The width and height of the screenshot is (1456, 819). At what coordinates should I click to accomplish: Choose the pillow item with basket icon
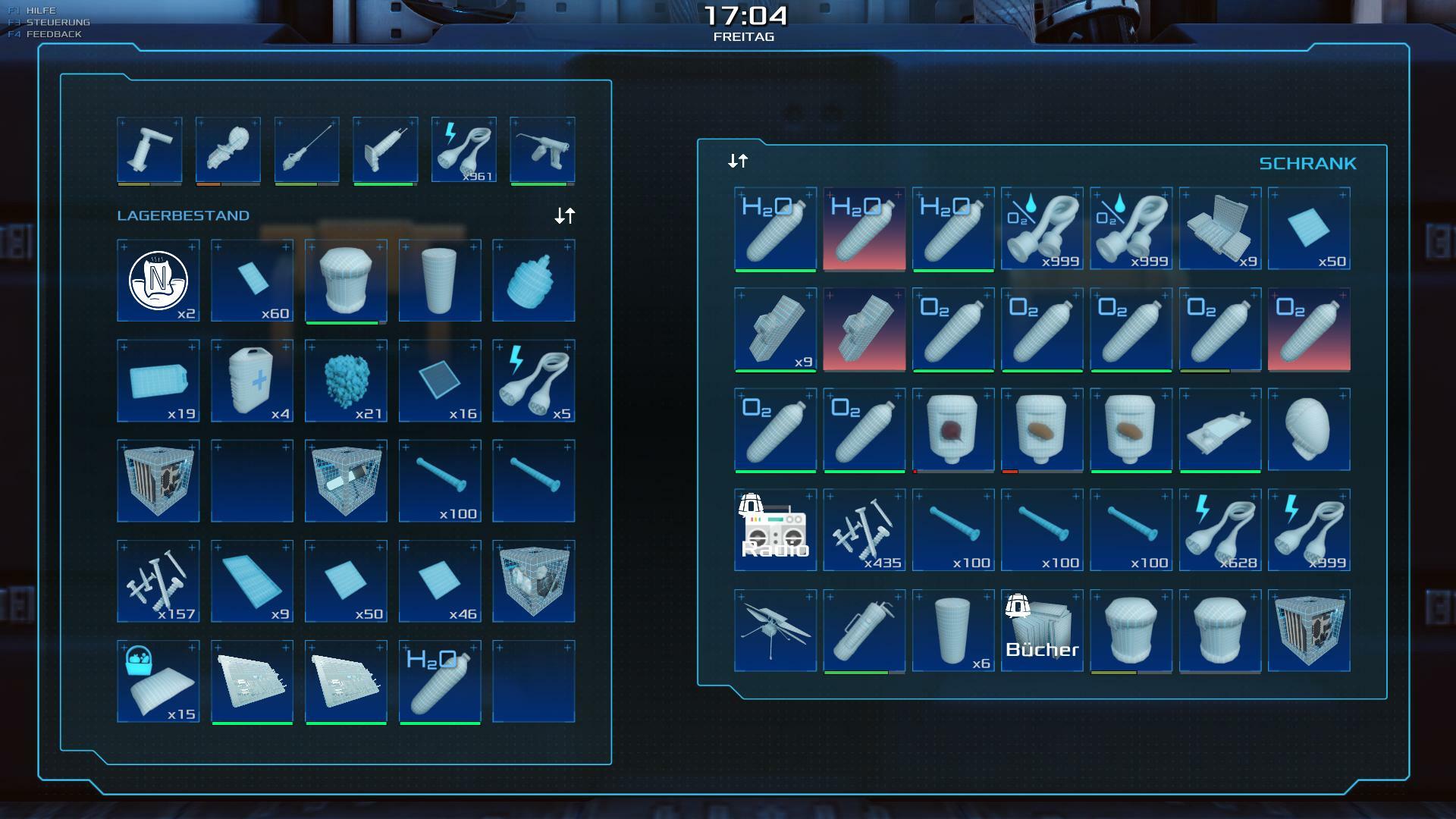[x=158, y=681]
